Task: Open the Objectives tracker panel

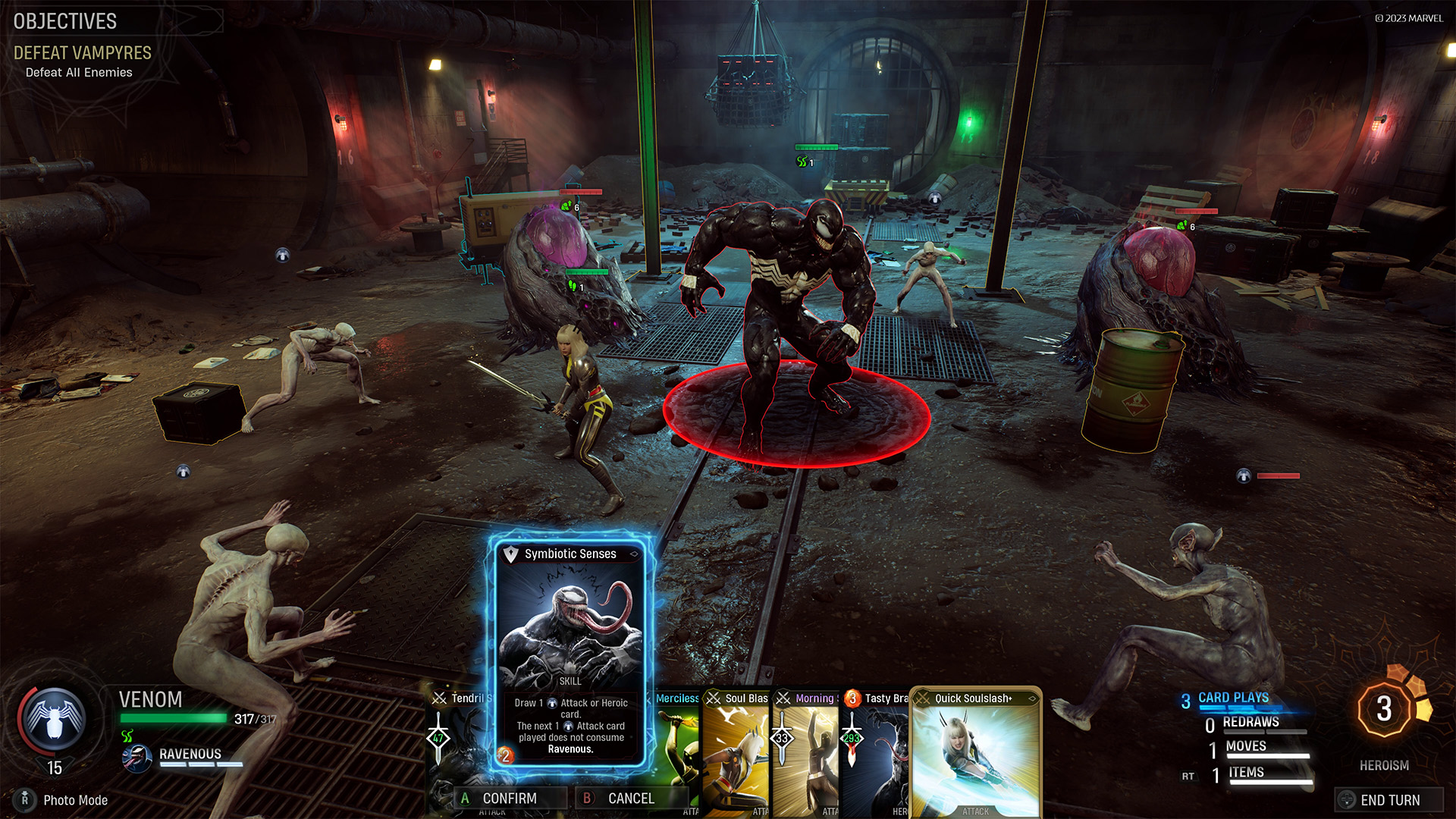Action: coord(66,21)
